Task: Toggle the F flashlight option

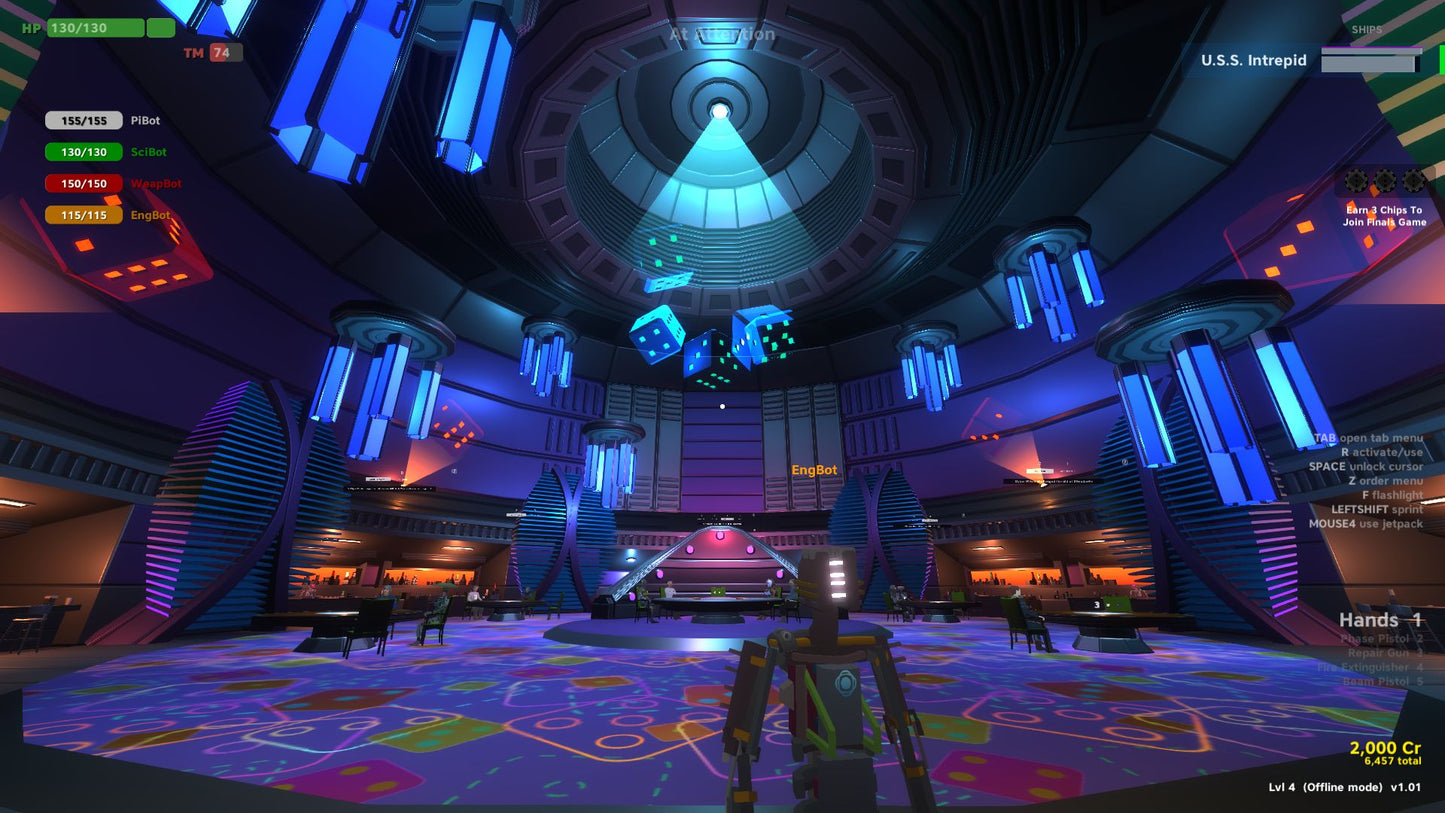Action: pyautogui.click(x=1391, y=495)
